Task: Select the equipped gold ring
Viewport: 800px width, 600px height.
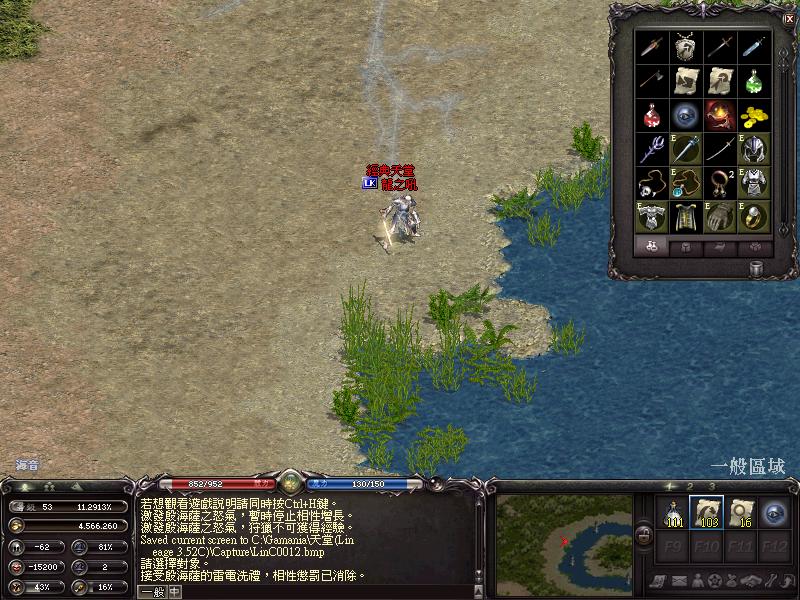Action: [754, 217]
